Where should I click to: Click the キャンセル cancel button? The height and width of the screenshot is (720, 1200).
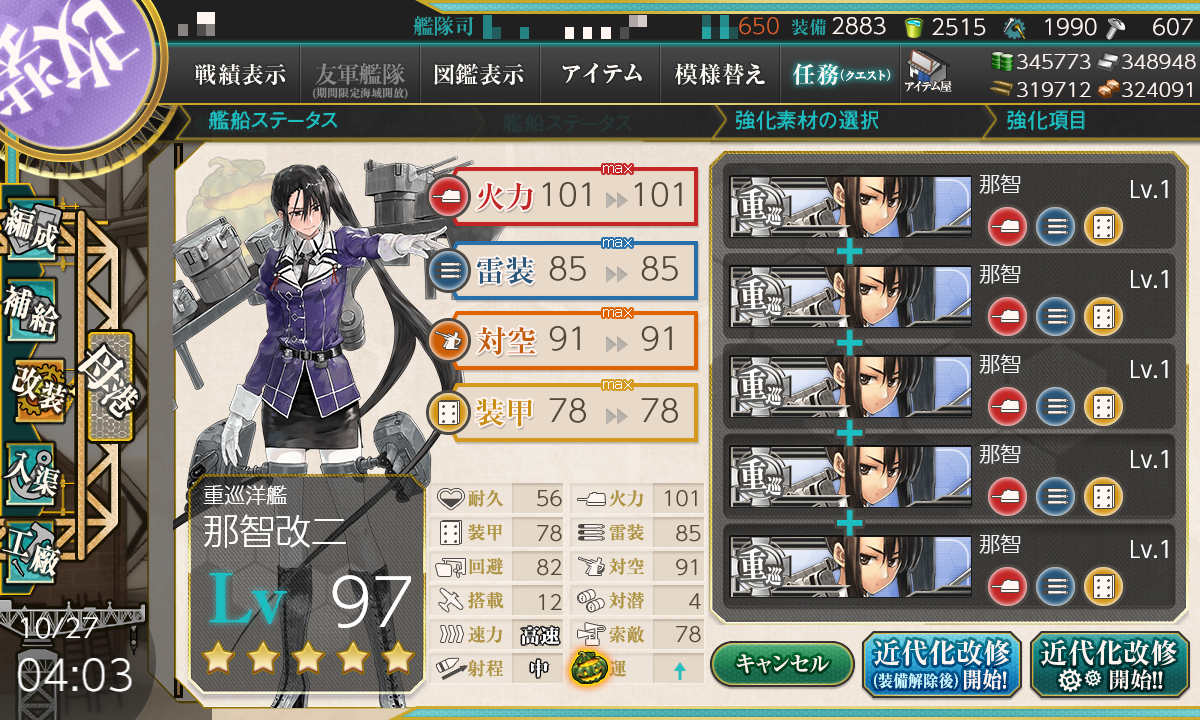tap(782, 663)
